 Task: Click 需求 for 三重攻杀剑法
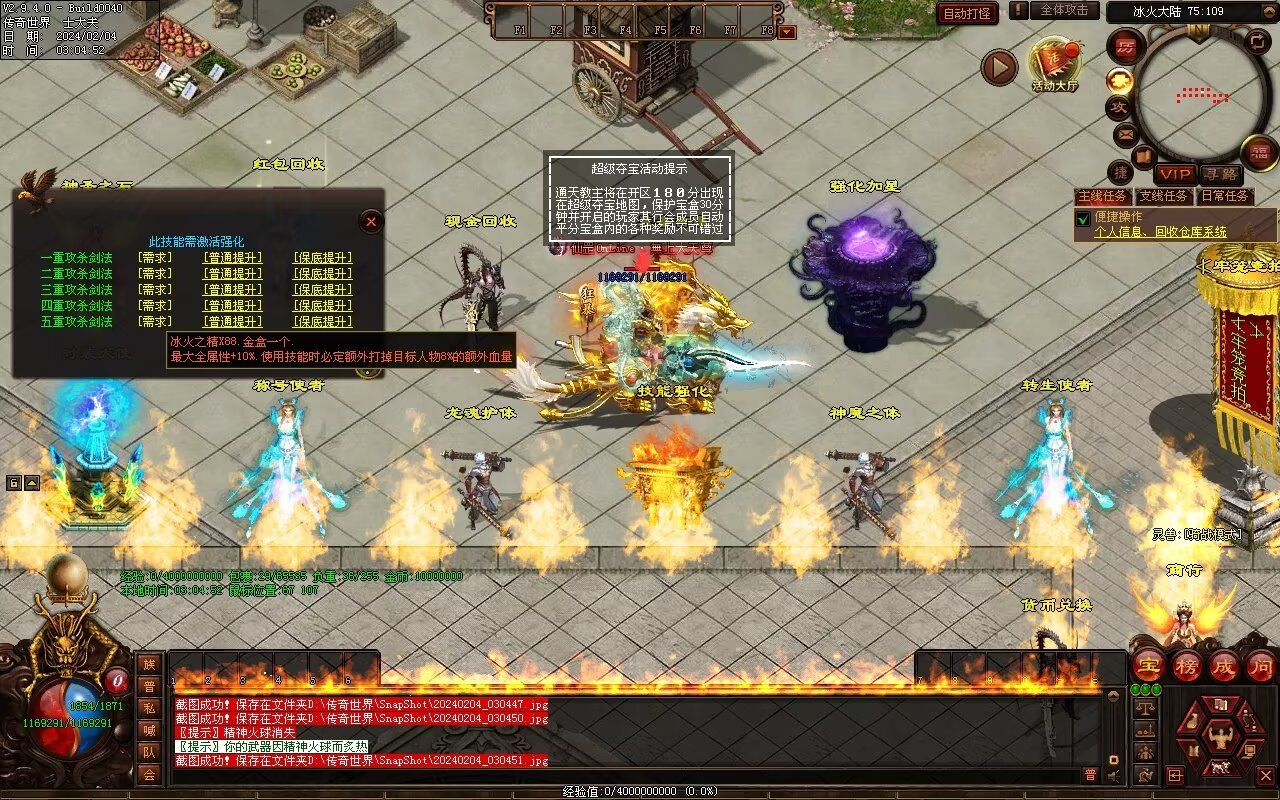click(155, 290)
